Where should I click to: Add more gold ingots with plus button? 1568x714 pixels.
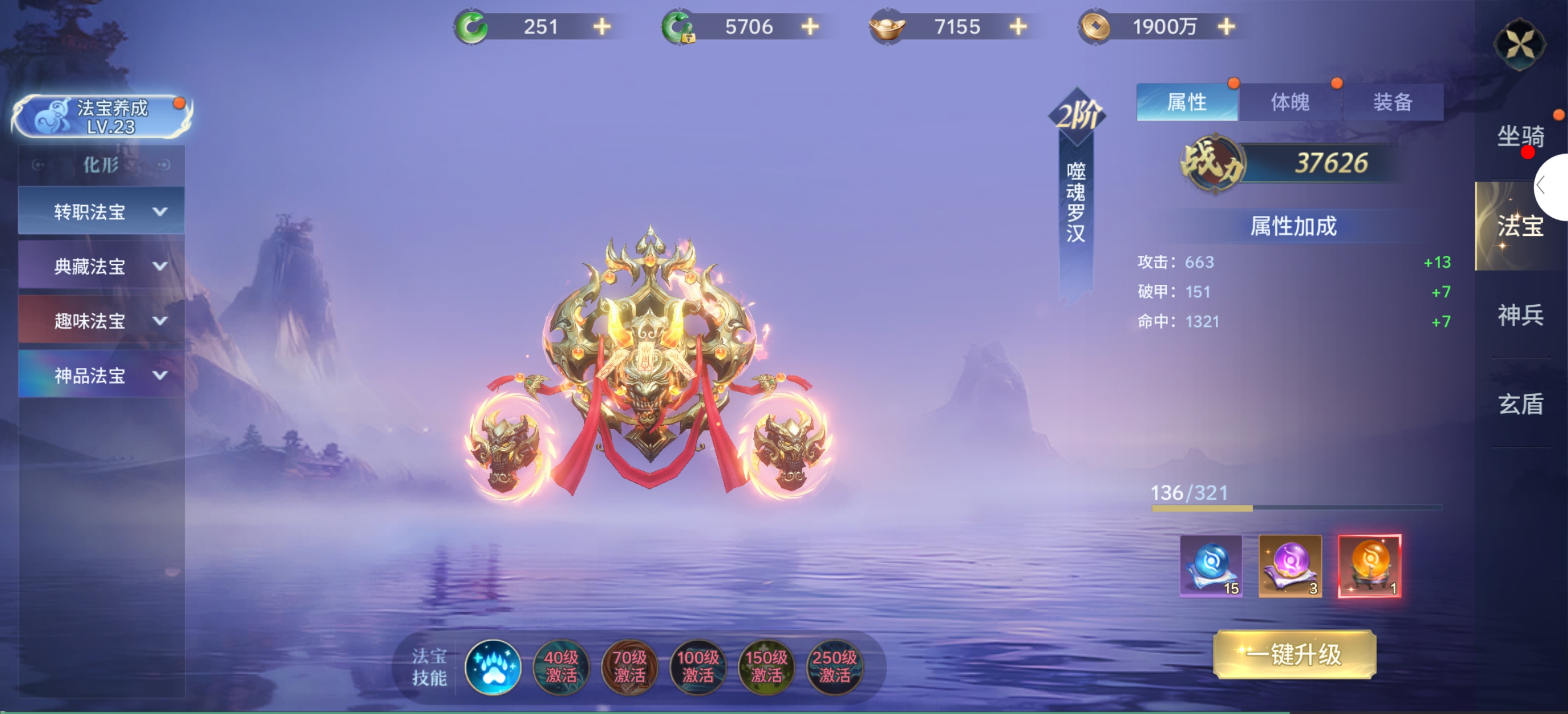click(x=1018, y=27)
